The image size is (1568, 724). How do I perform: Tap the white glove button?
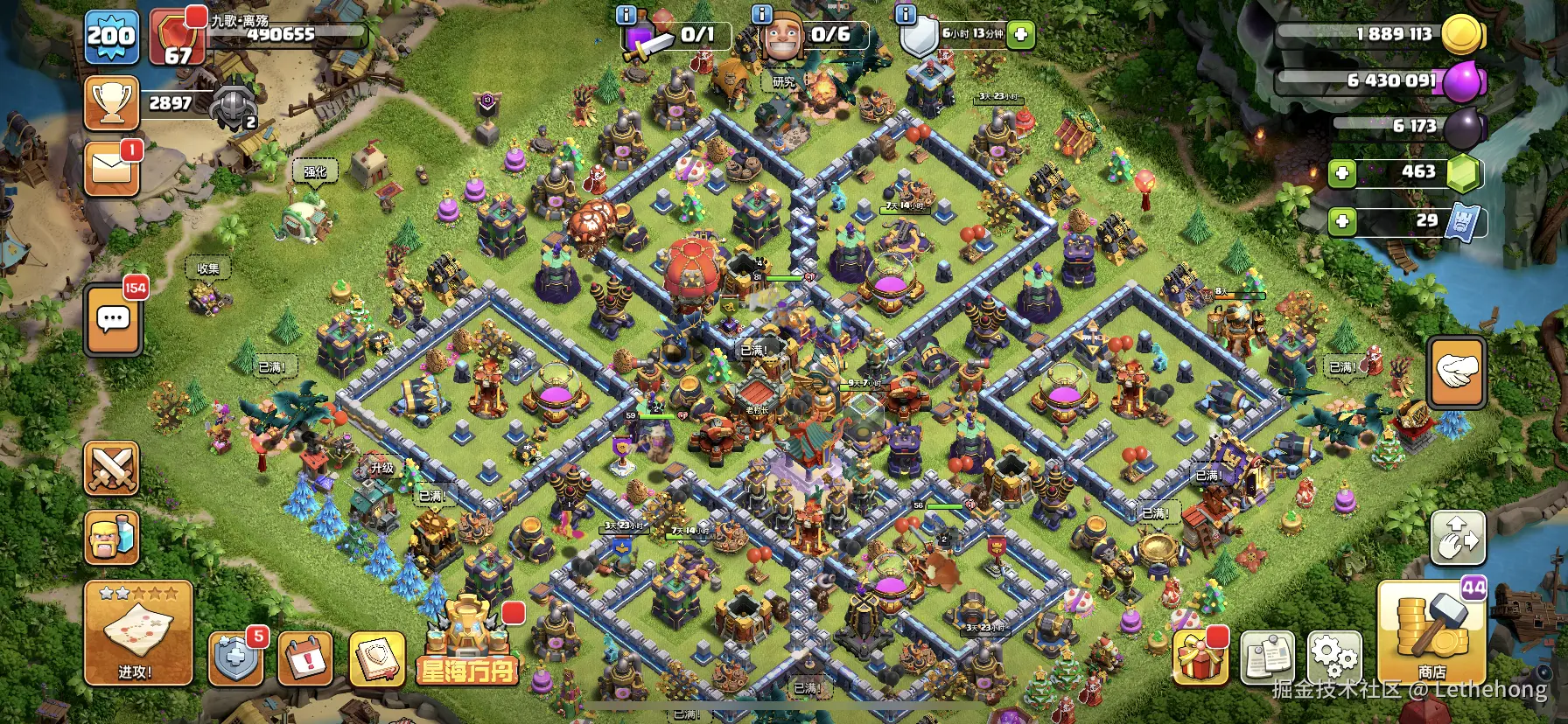pos(1457,372)
